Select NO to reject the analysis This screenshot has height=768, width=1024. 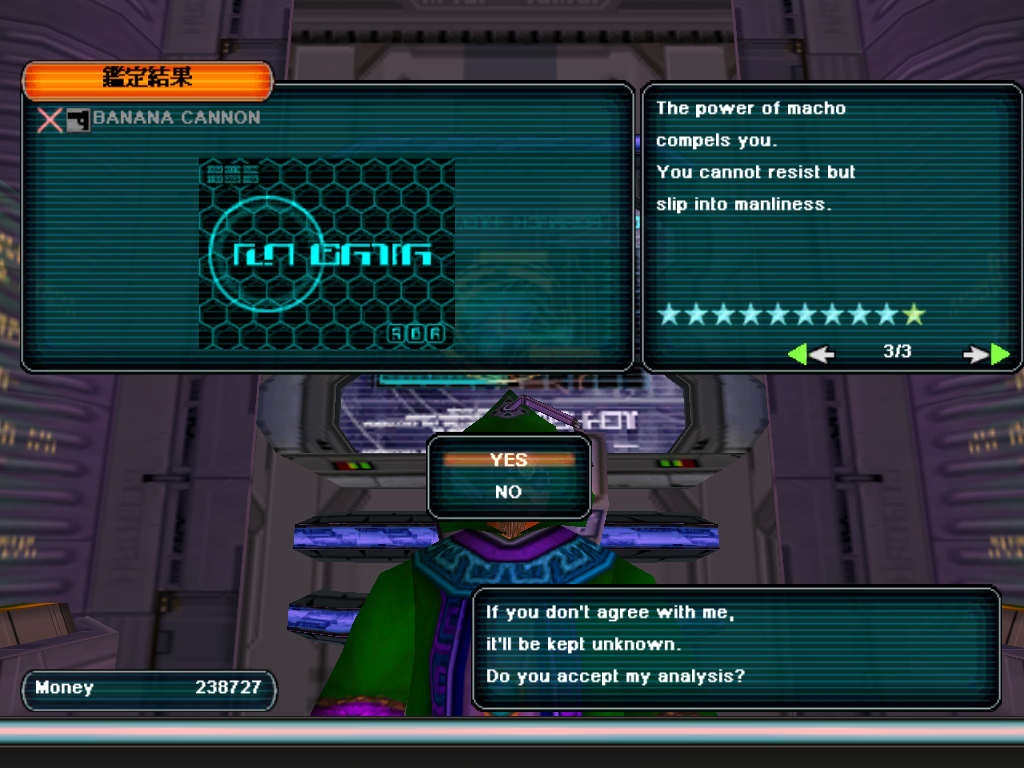(x=509, y=492)
